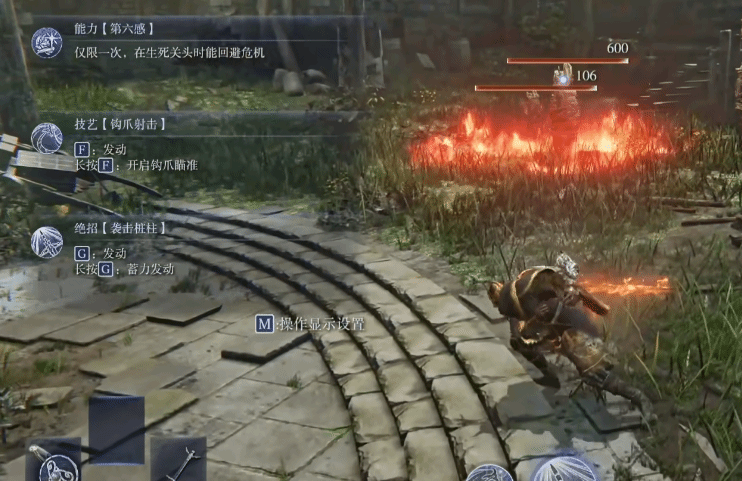Open the 操作显示设置 control display settings
The width and height of the screenshot is (742, 481).
pos(309,324)
